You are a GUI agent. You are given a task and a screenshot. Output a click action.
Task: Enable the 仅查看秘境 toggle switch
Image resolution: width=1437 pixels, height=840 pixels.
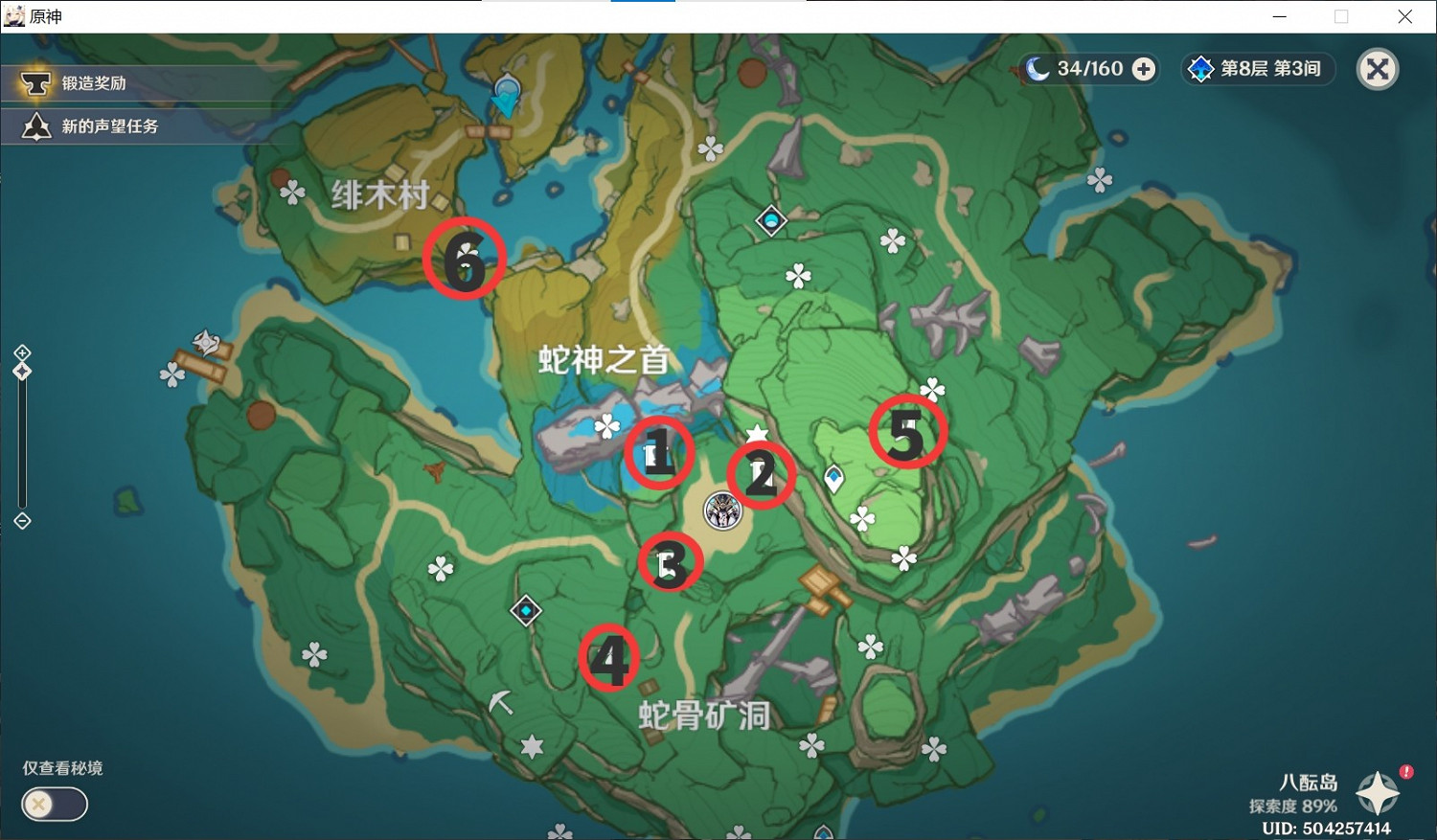coord(55,805)
